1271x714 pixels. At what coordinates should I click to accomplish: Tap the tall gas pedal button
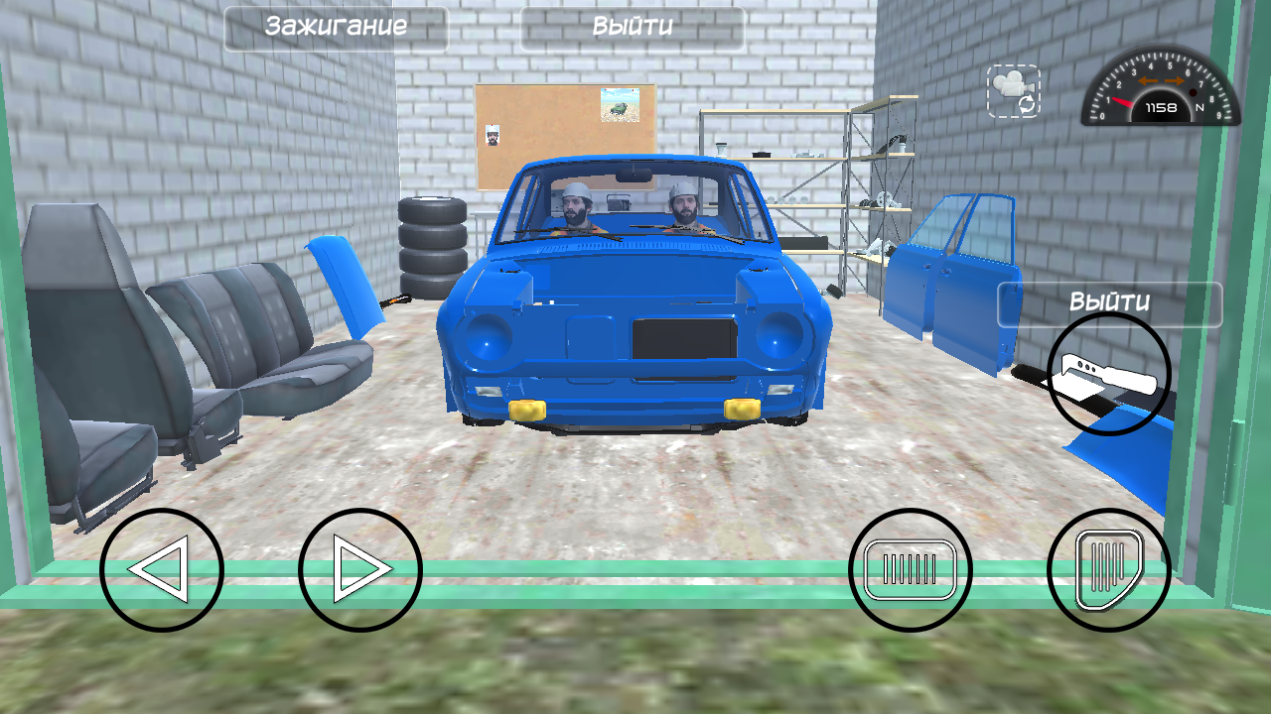(x=1108, y=570)
